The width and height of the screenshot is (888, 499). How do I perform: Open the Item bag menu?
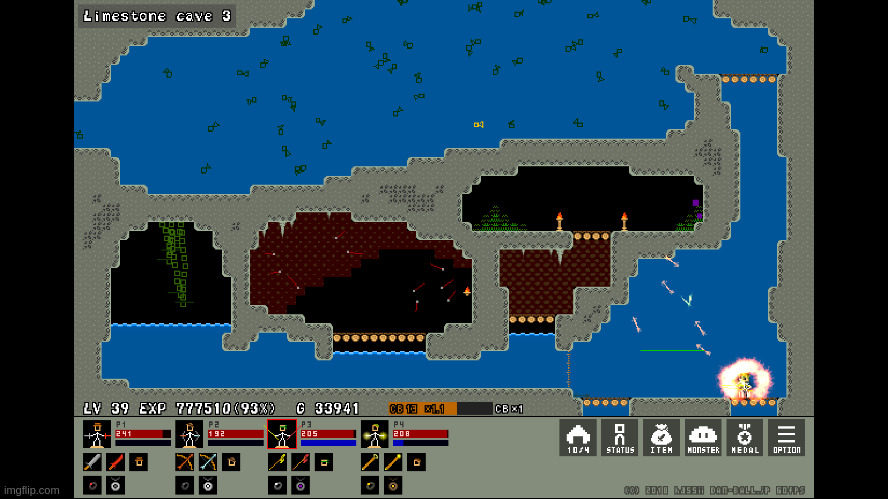(661, 437)
